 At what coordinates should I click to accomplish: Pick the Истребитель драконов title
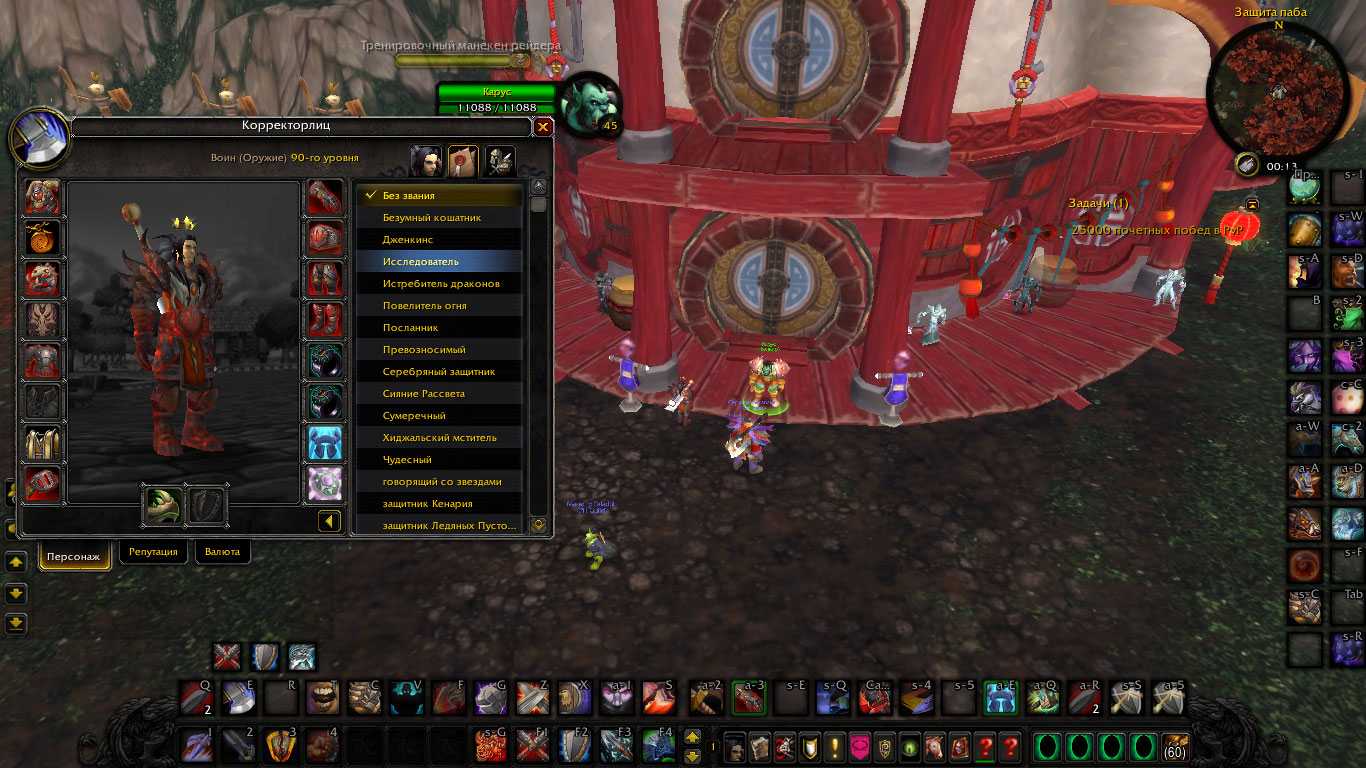click(x=440, y=284)
